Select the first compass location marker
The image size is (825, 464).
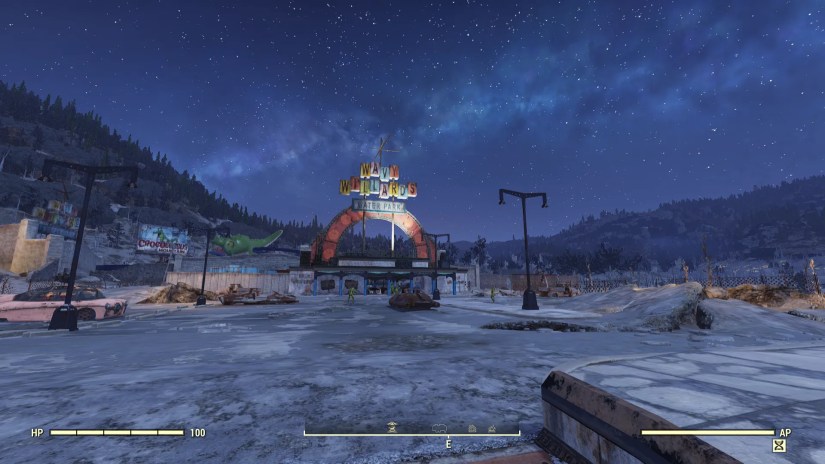coord(392,427)
